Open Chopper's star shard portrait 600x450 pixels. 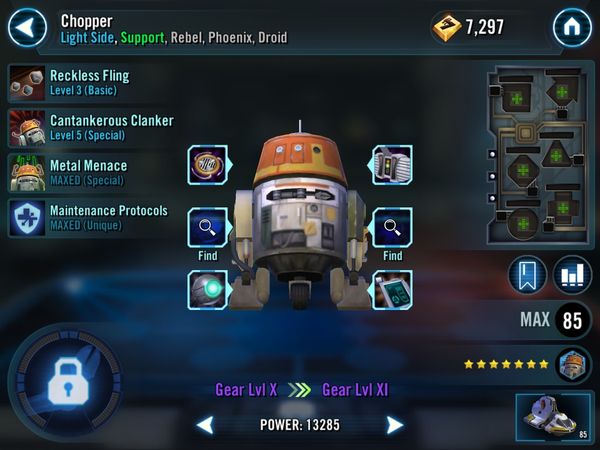[x=573, y=363]
